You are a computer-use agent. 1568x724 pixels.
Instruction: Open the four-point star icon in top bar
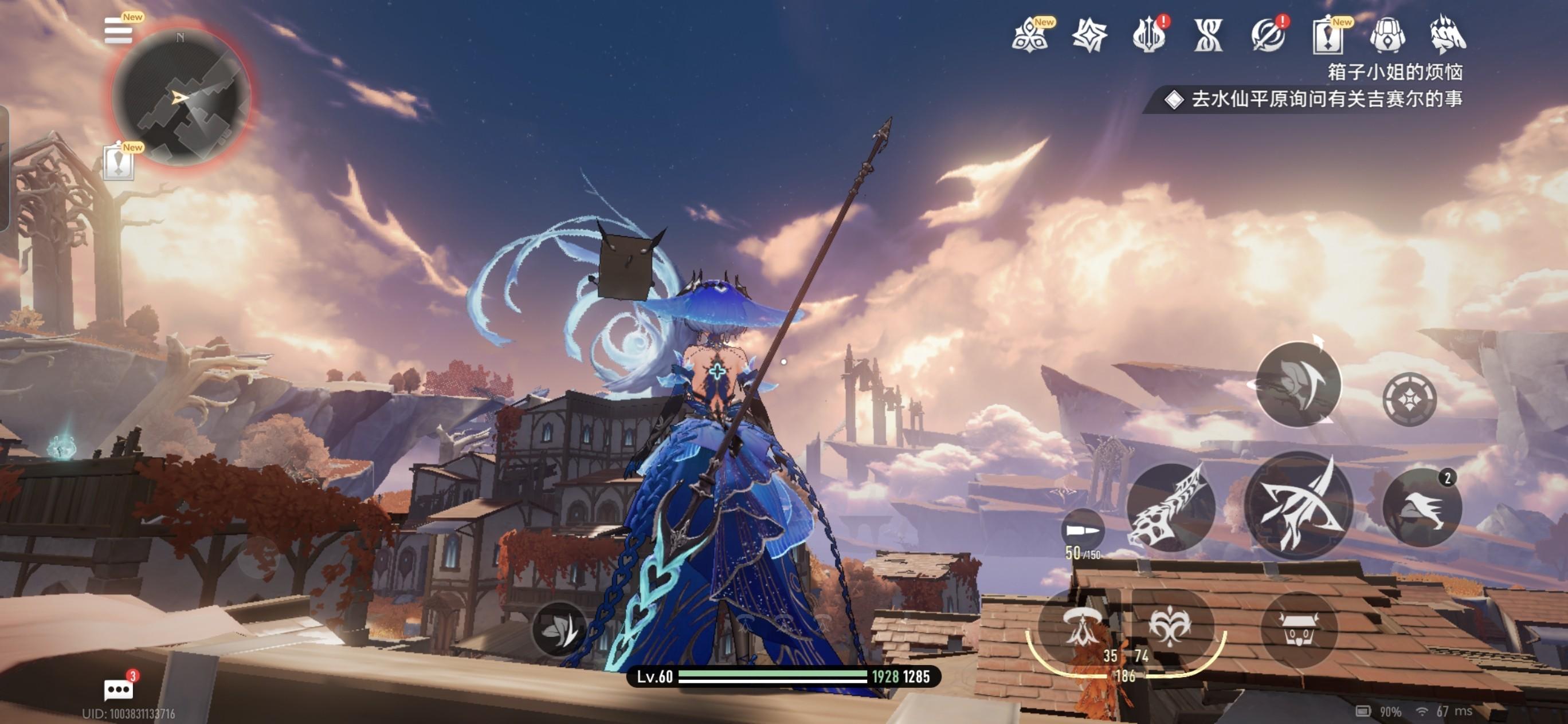pyautogui.click(x=1089, y=36)
